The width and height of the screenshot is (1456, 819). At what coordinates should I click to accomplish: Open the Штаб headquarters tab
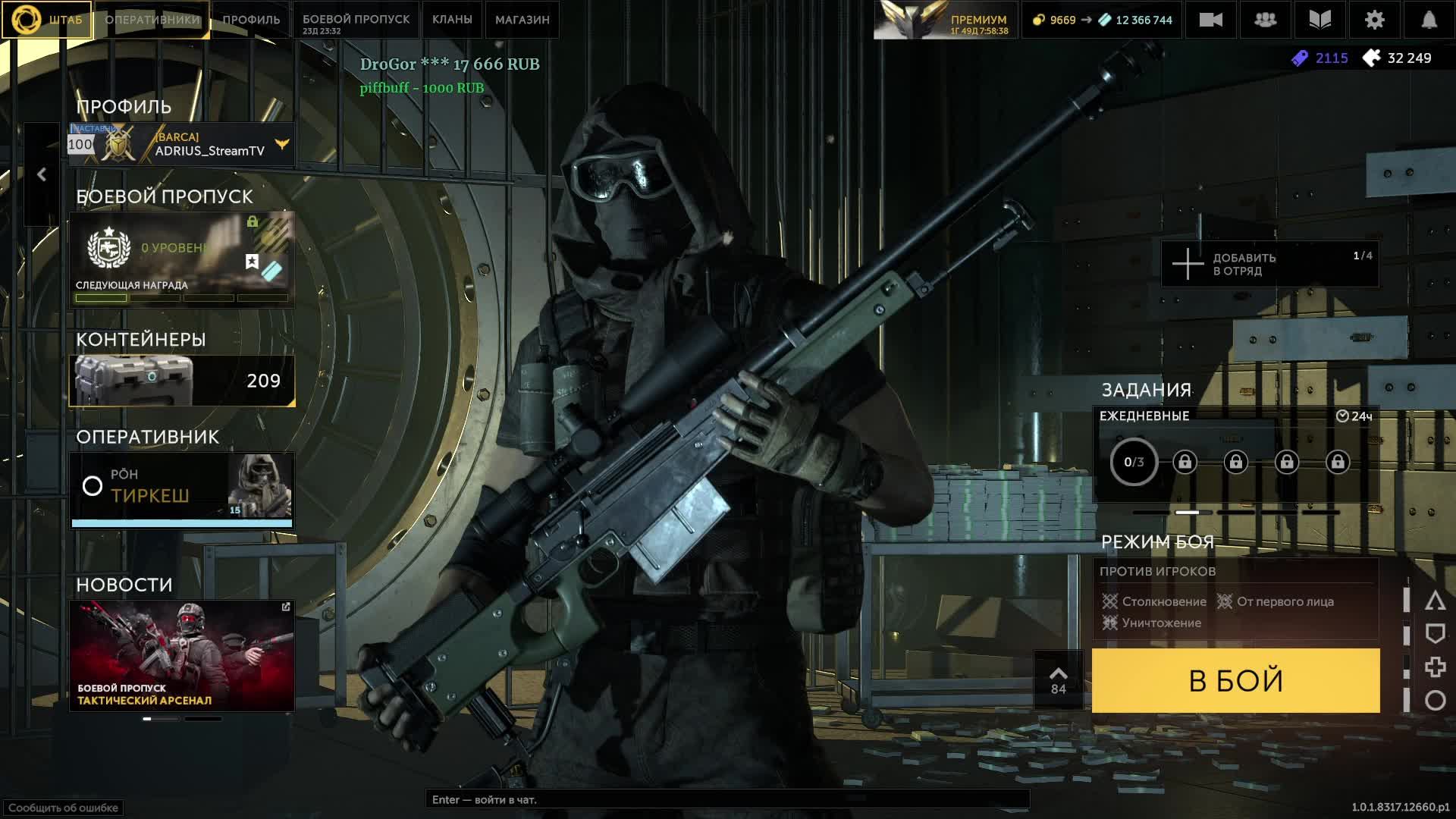pyautogui.click(x=47, y=20)
